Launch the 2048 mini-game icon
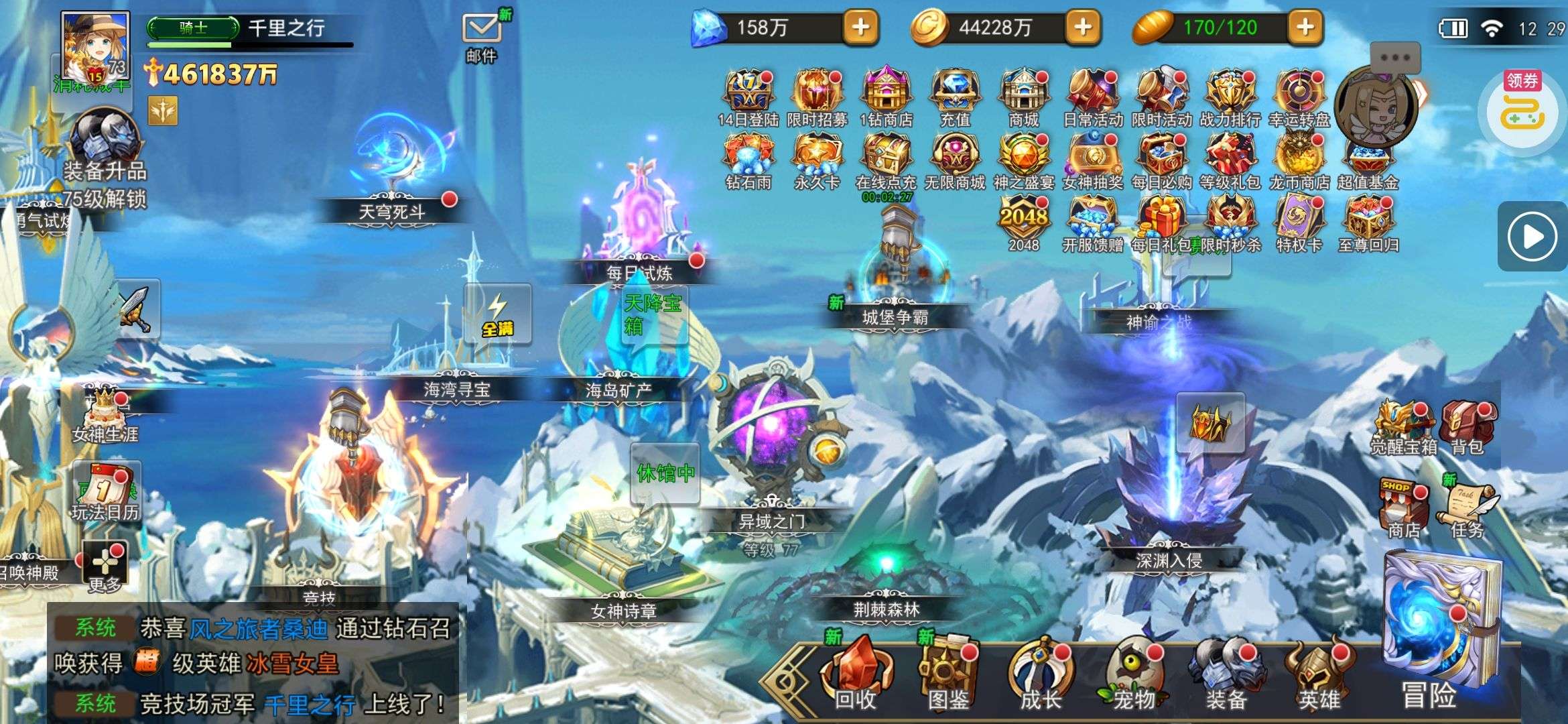 1023,223
